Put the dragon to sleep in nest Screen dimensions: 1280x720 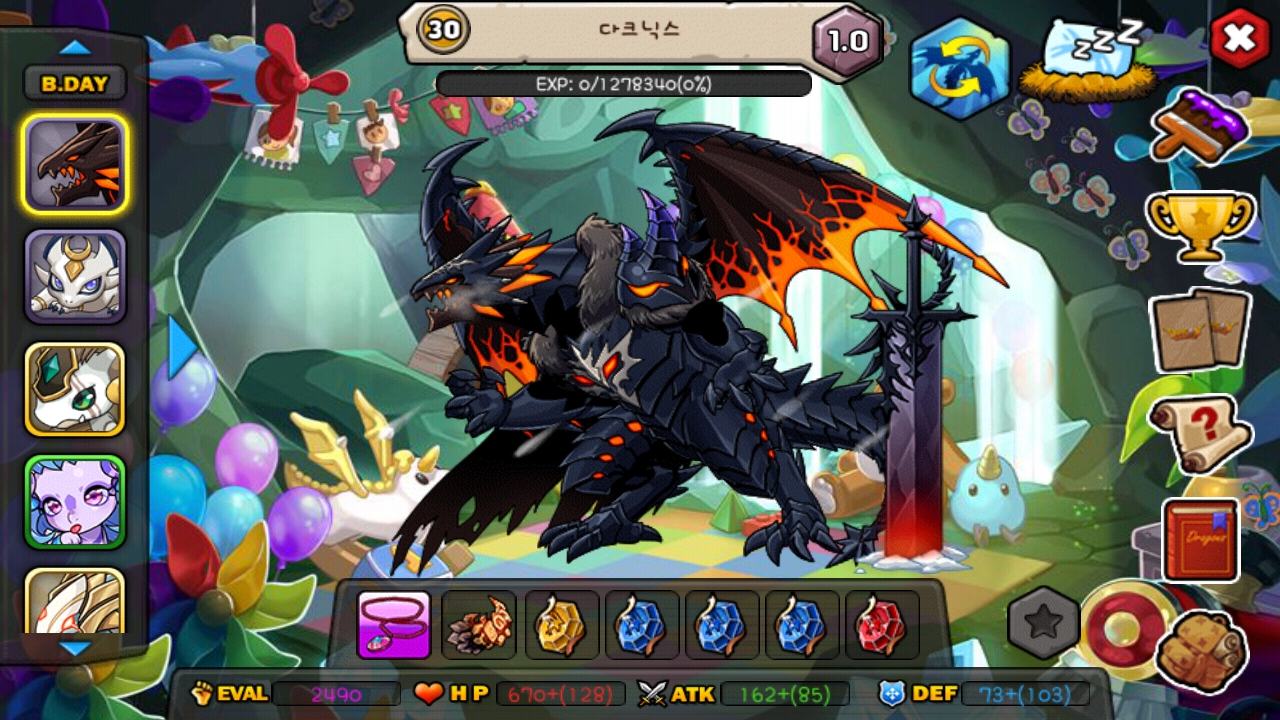pos(1084,60)
